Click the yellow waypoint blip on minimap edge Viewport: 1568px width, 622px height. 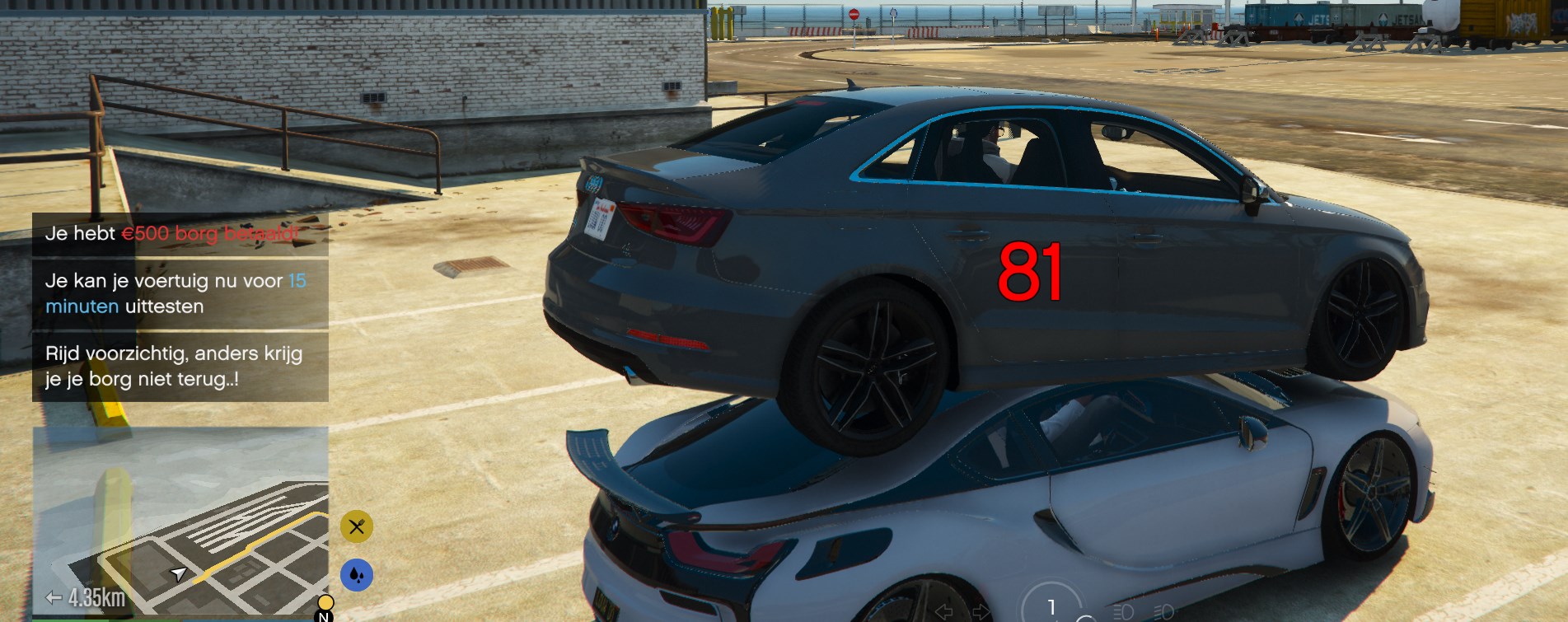[325, 603]
